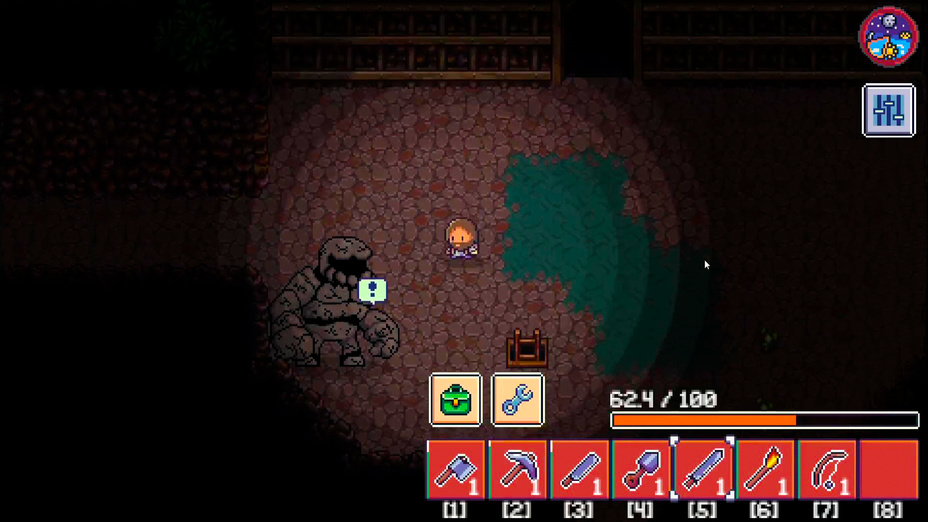Equip the torch from the hotbar
This screenshot has height=522, width=928.
(765, 469)
